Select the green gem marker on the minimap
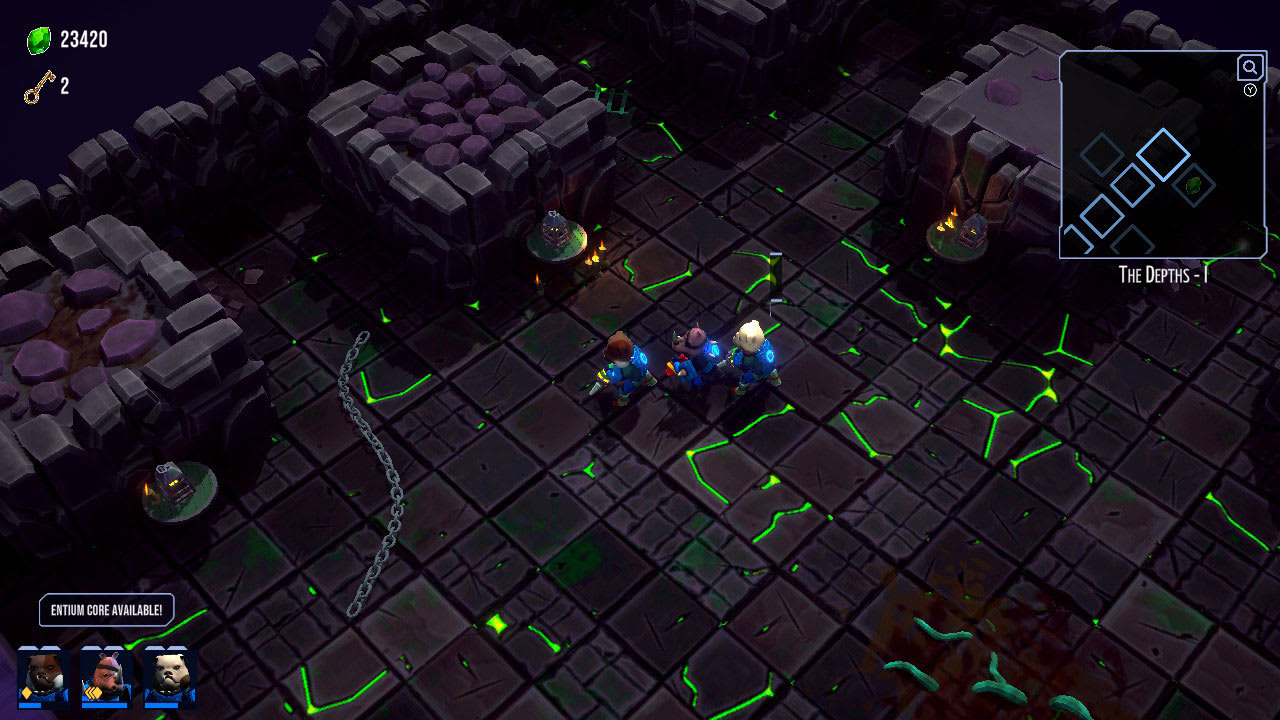Viewport: 1280px width, 720px height. click(x=1193, y=185)
